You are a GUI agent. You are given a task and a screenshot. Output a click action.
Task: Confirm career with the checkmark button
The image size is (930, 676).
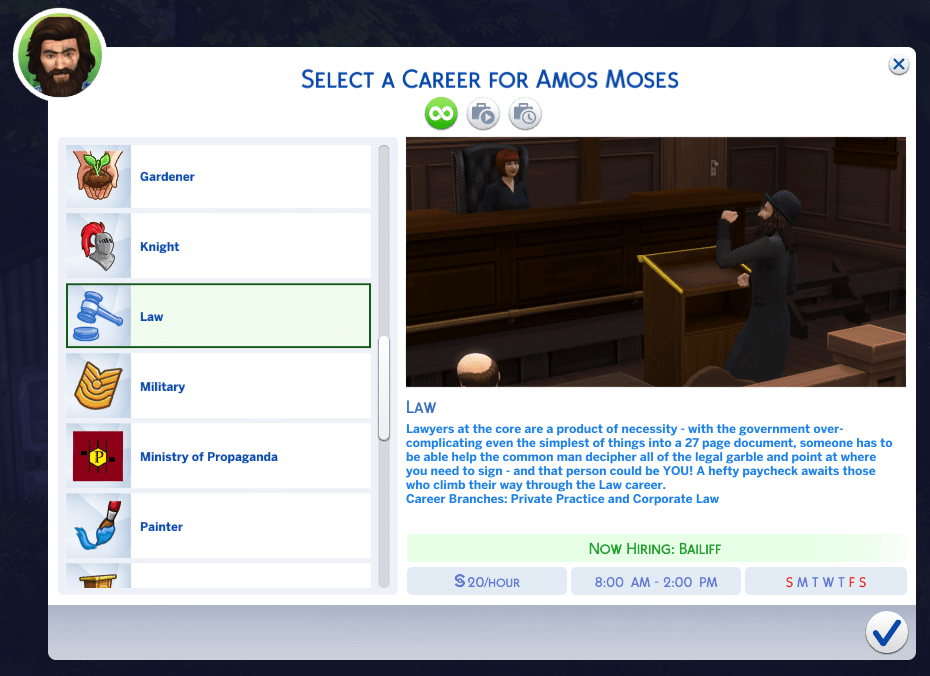[x=886, y=632]
